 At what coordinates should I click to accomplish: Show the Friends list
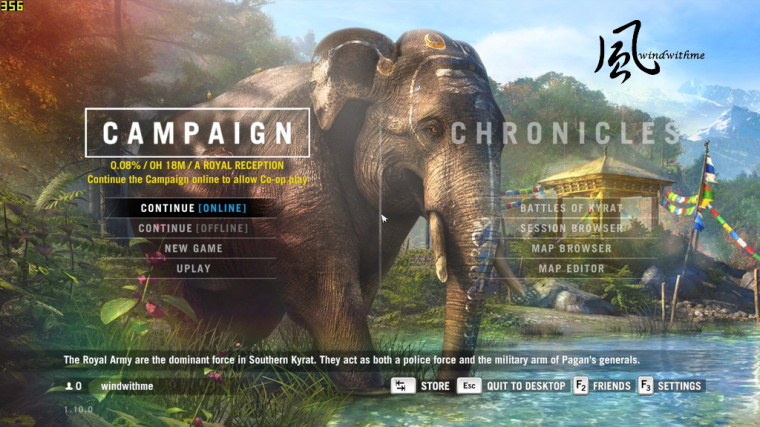602,386
